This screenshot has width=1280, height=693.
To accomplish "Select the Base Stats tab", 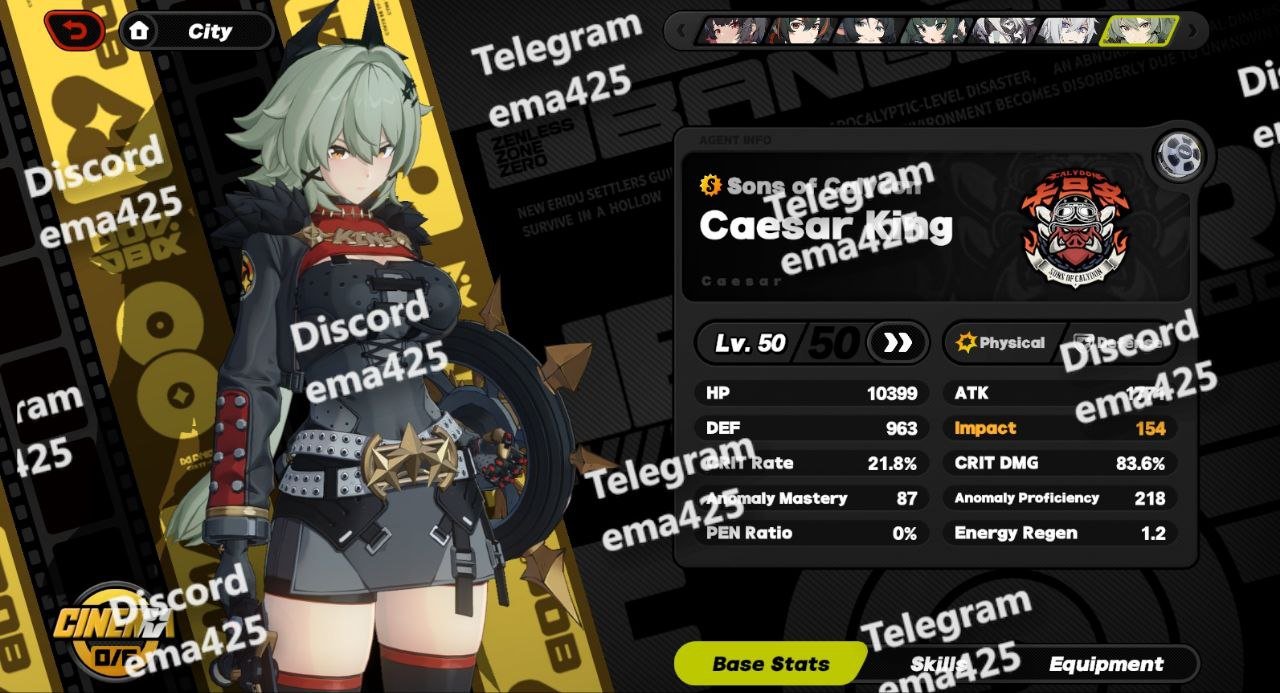I will [770, 663].
